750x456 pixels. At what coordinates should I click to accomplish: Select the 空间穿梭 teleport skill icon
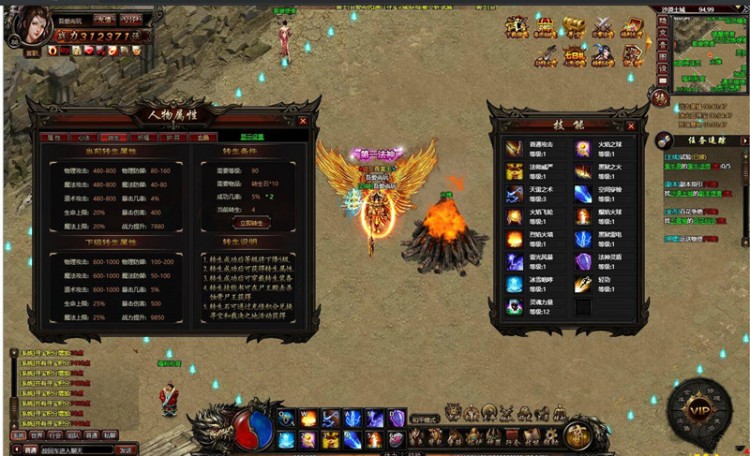583,193
